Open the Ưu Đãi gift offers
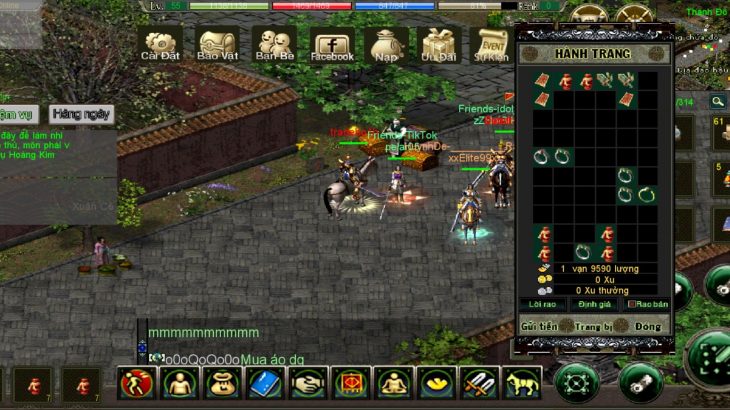This screenshot has height=410, width=730. [x=438, y=45]
